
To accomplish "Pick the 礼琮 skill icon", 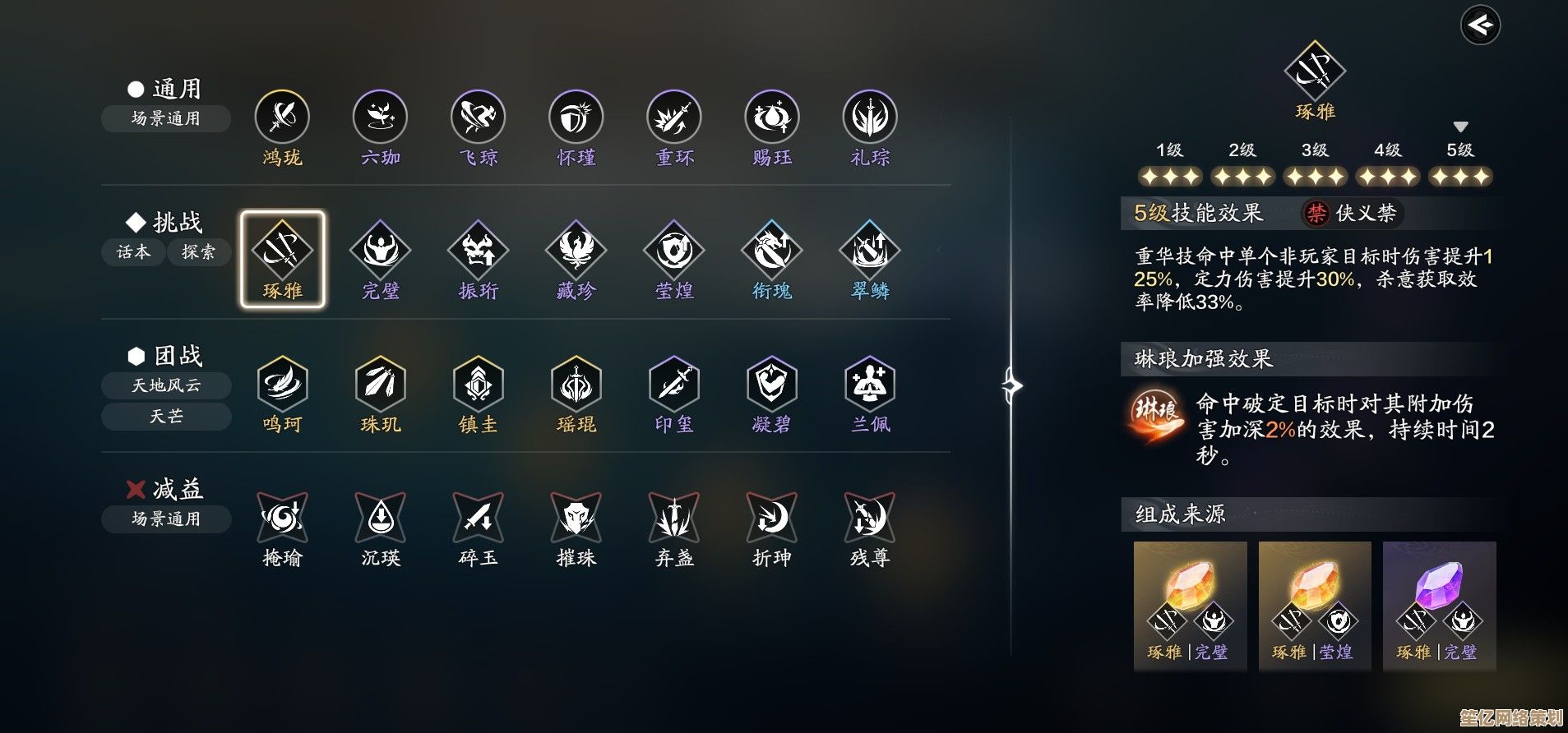I will tap(869, 118).
